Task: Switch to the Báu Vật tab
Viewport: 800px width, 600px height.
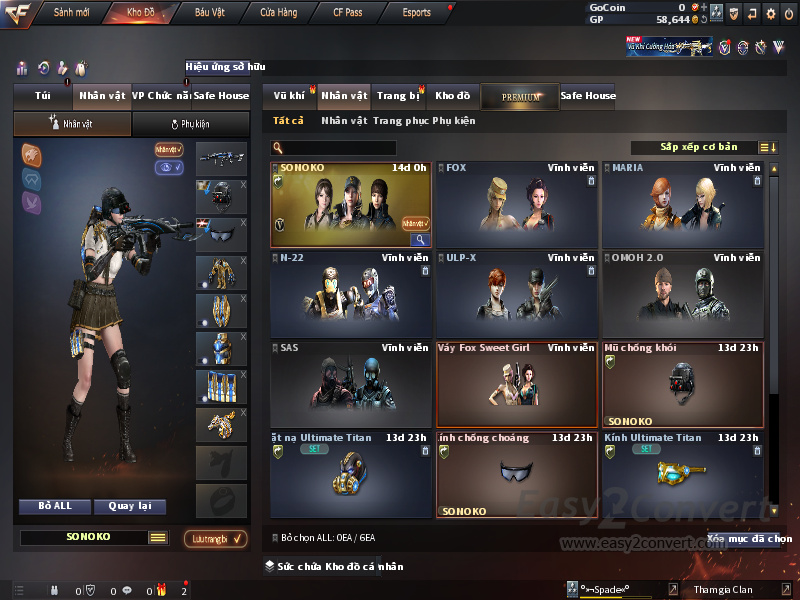Action: pyautogui.click(x=209, y=13)
